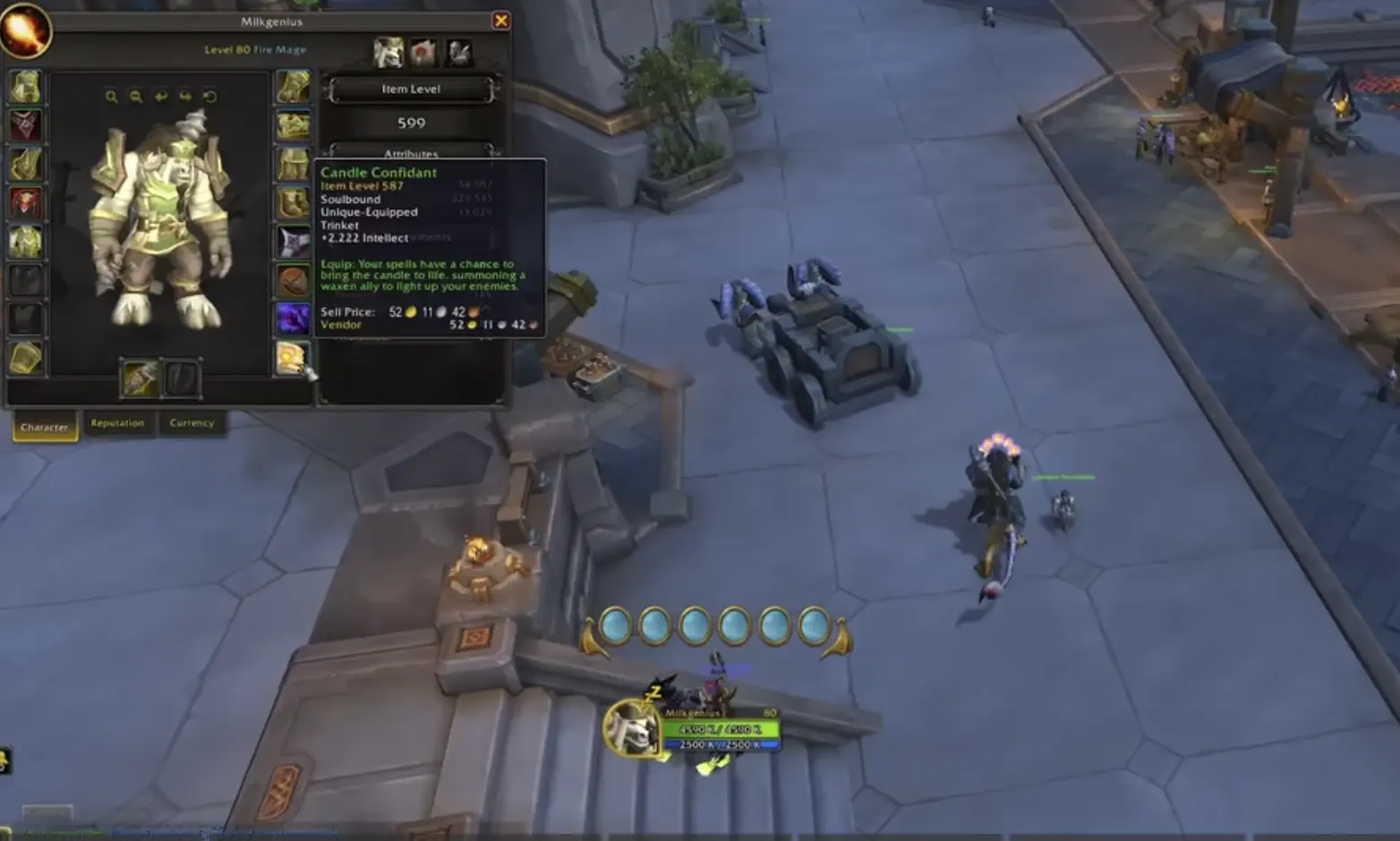Image resolution: width=1400 pixels, height=841 pixels.
Task: Zoom out from the character model
Action: pos(135,96)
